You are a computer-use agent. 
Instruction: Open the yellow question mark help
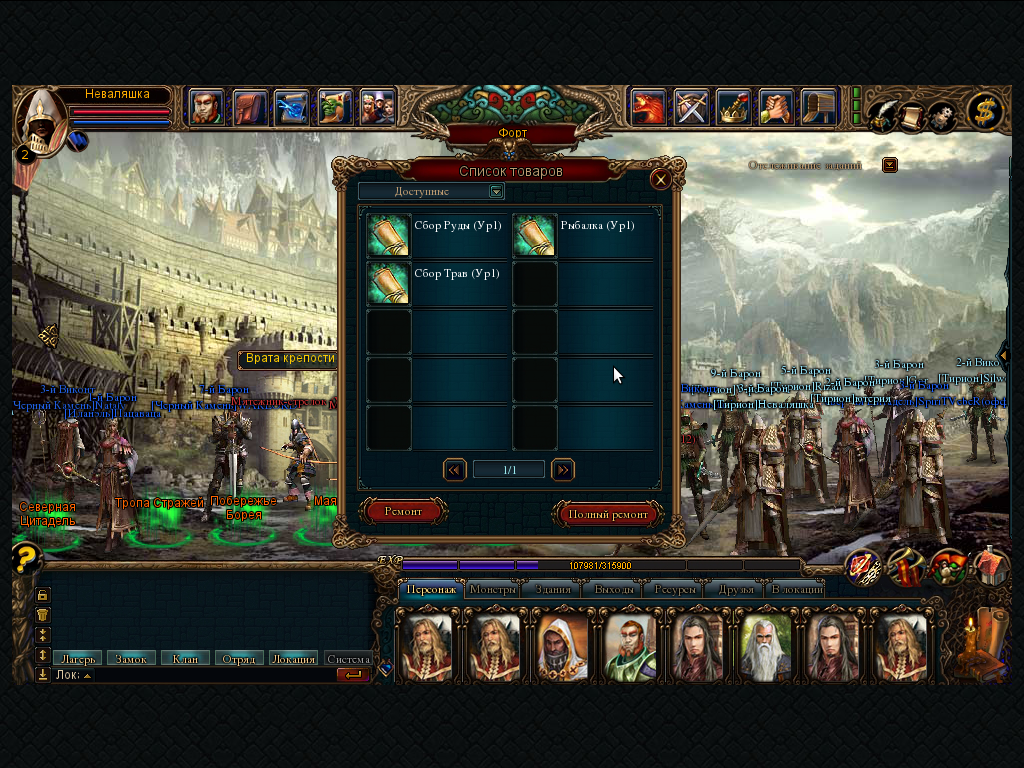pyautogui.click(x=27, y=557)
